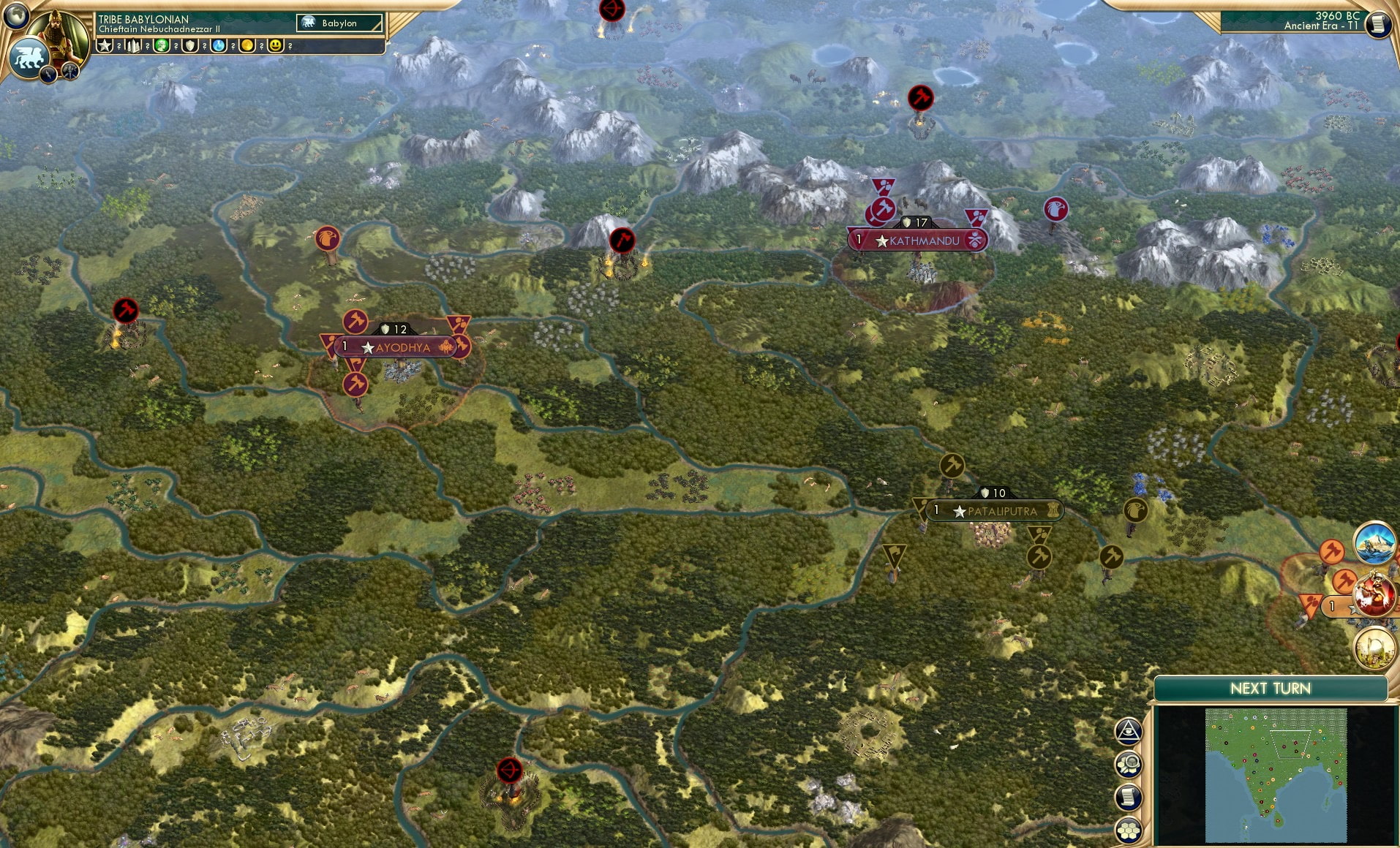Click the happiness smiley in the status bar
Image resolution: width=1400 pixels, height=848 pixels.
click(276, 45)
